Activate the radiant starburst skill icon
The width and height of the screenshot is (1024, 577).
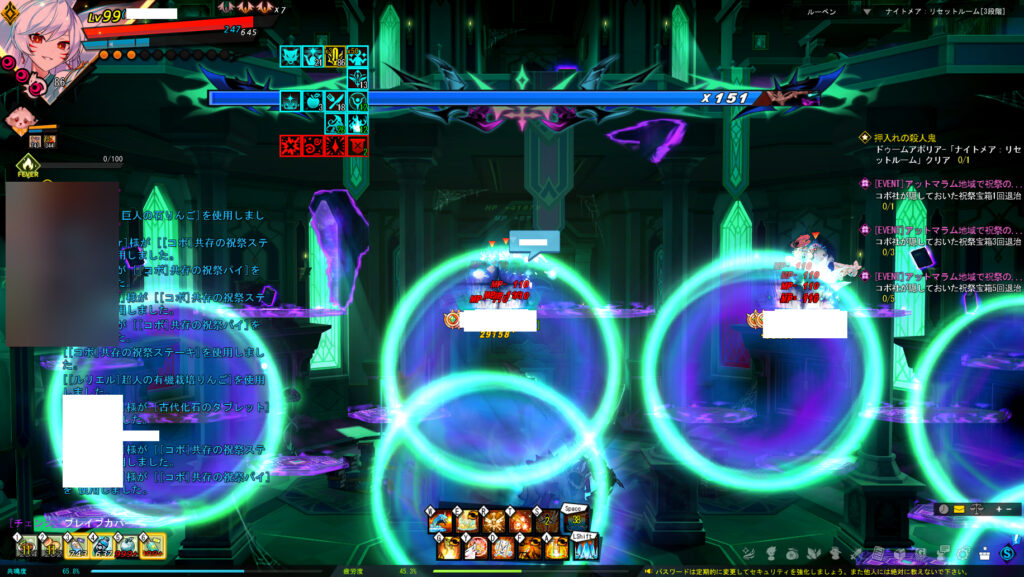(x=493, y=522)
